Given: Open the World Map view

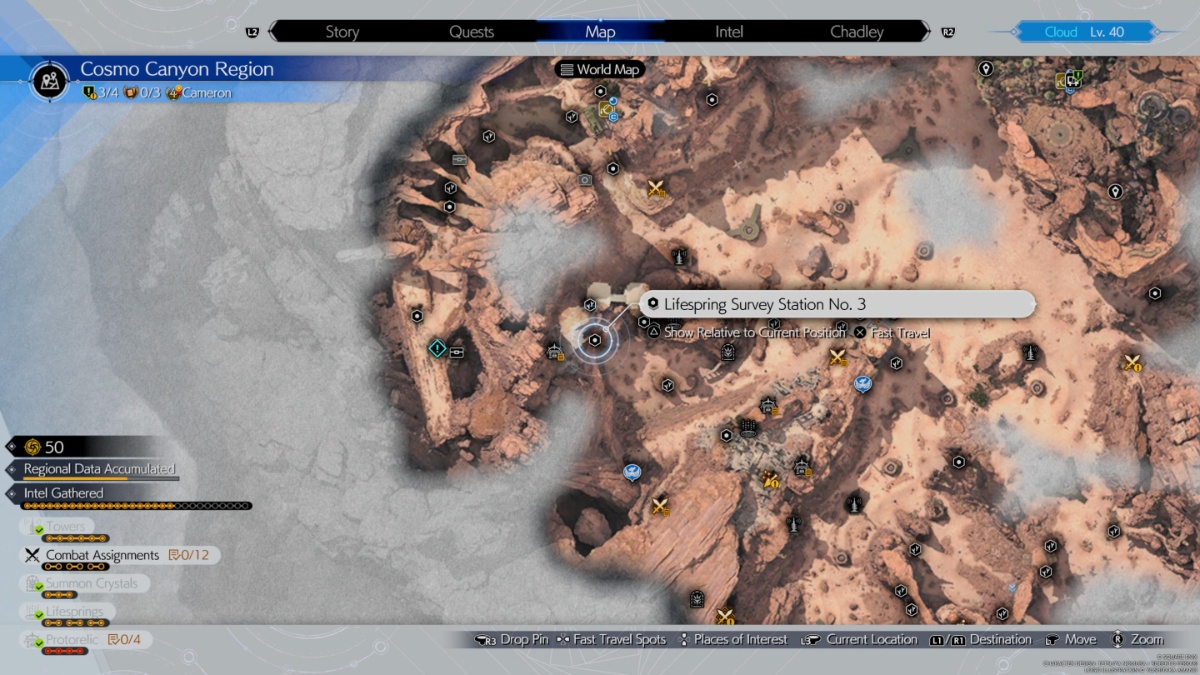Looking at the screenshot, I should 601,70.
